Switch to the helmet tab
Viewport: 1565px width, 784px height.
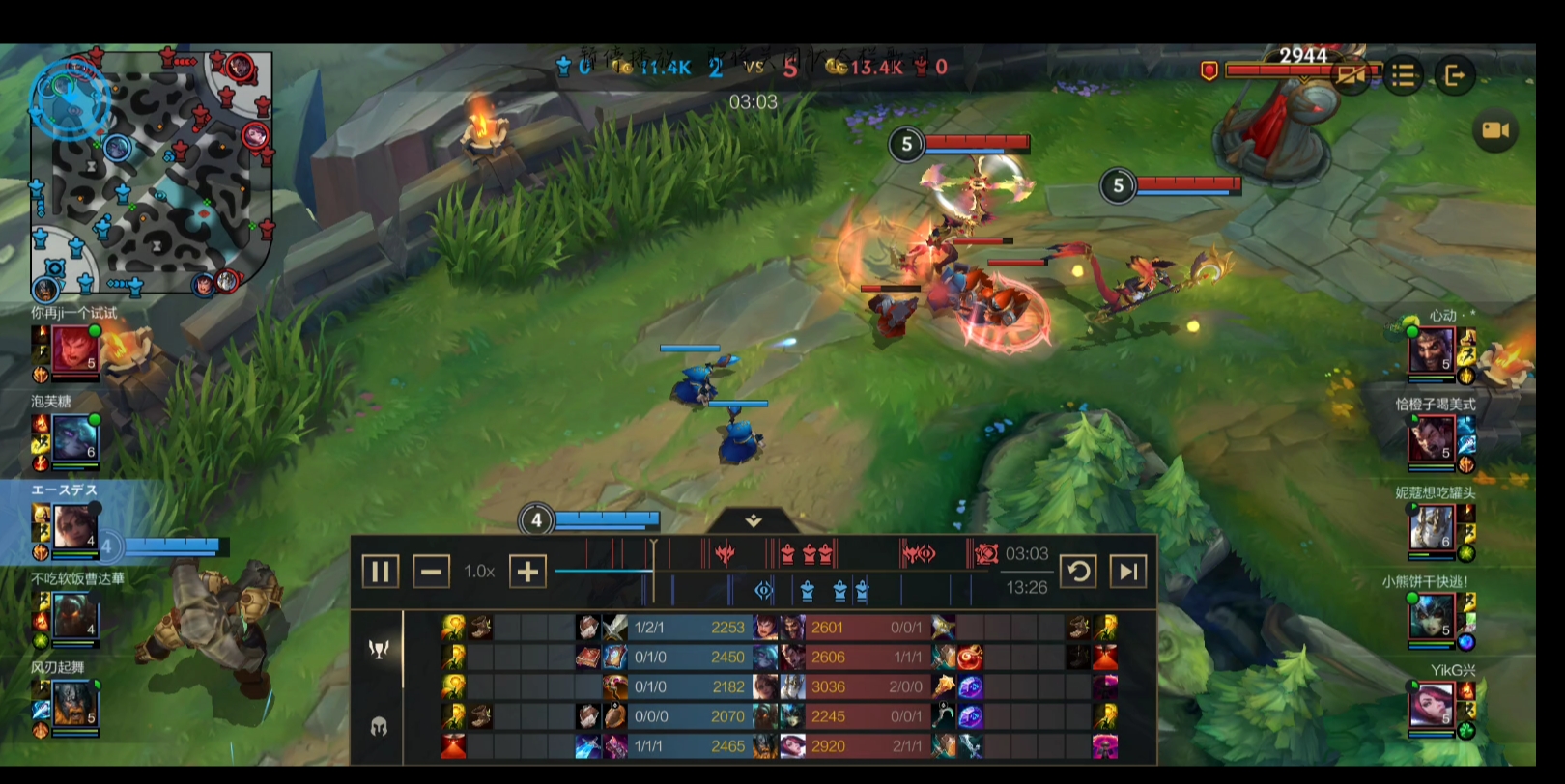point(379,727)
